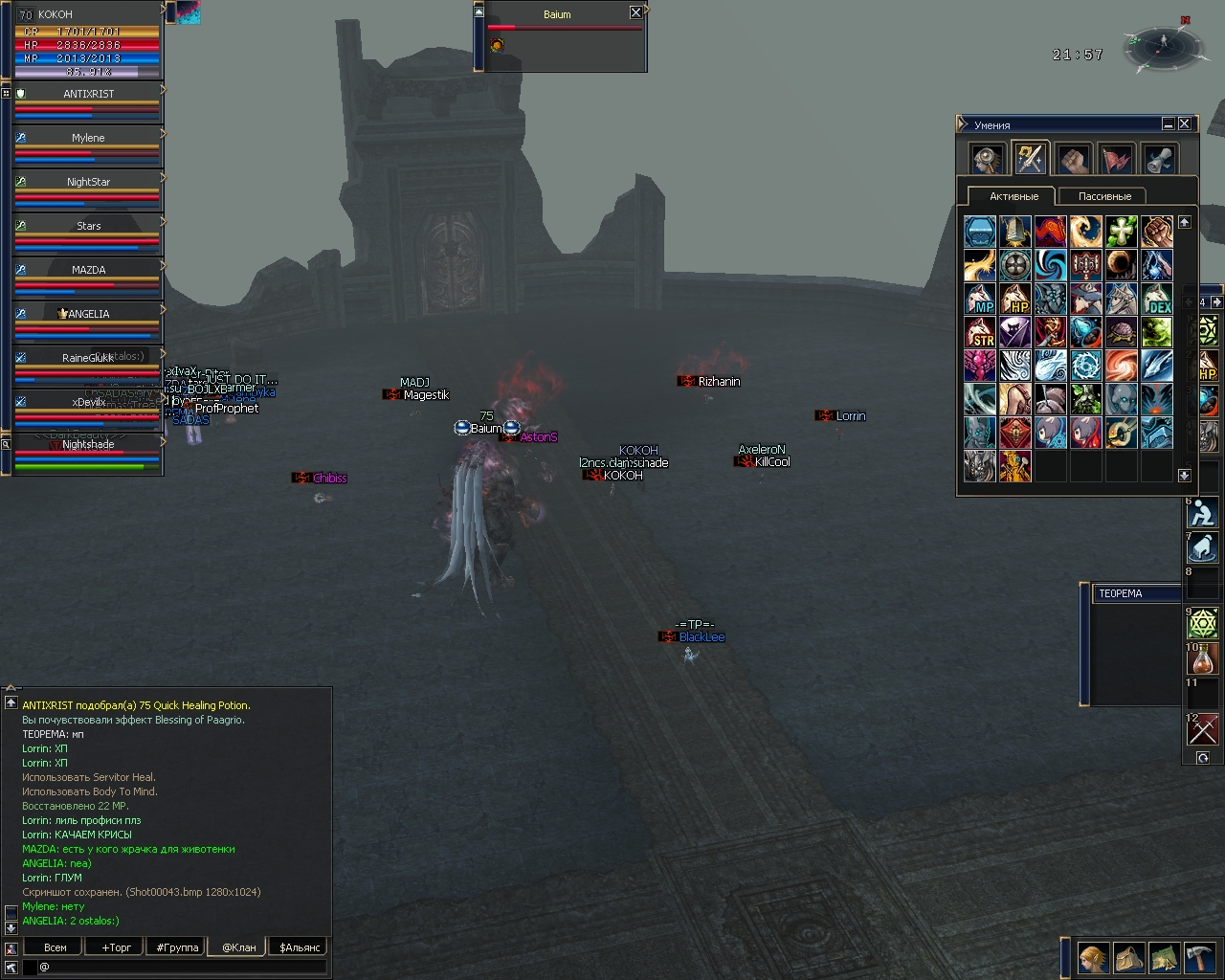
Task: Switch to the Пассивные skills tab
Action: point(1104,196)
